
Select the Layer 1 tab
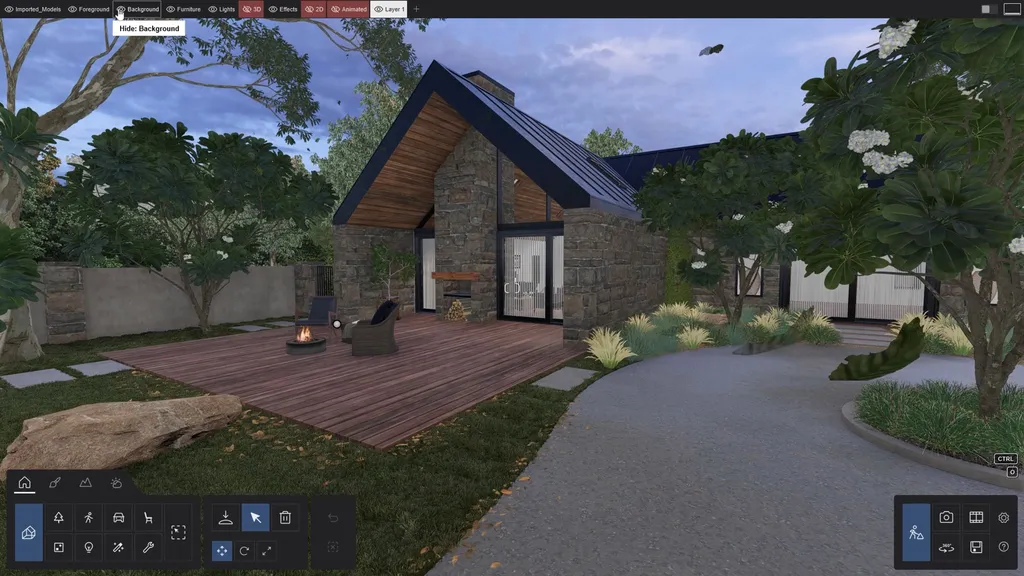390,9
